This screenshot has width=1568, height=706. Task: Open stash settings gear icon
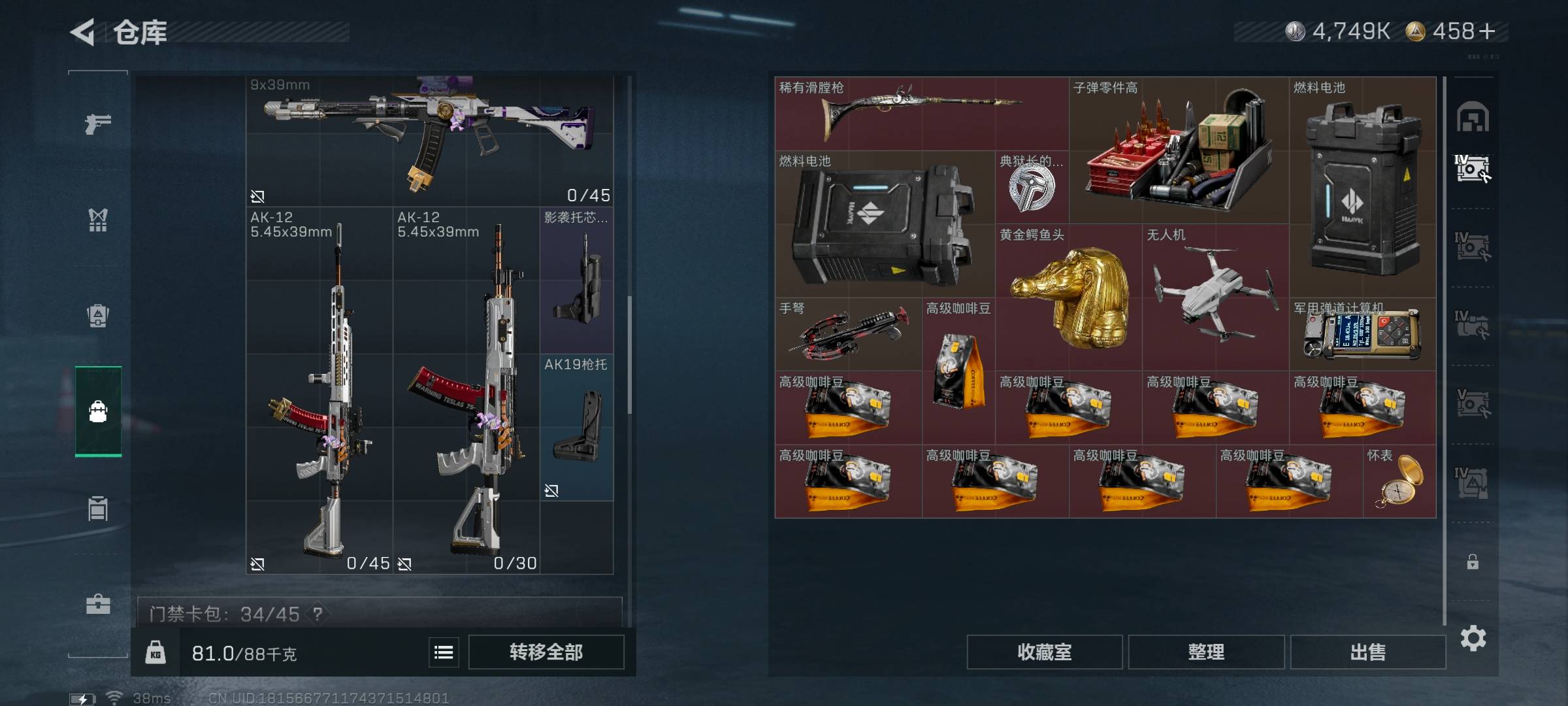coord(1473,638)
